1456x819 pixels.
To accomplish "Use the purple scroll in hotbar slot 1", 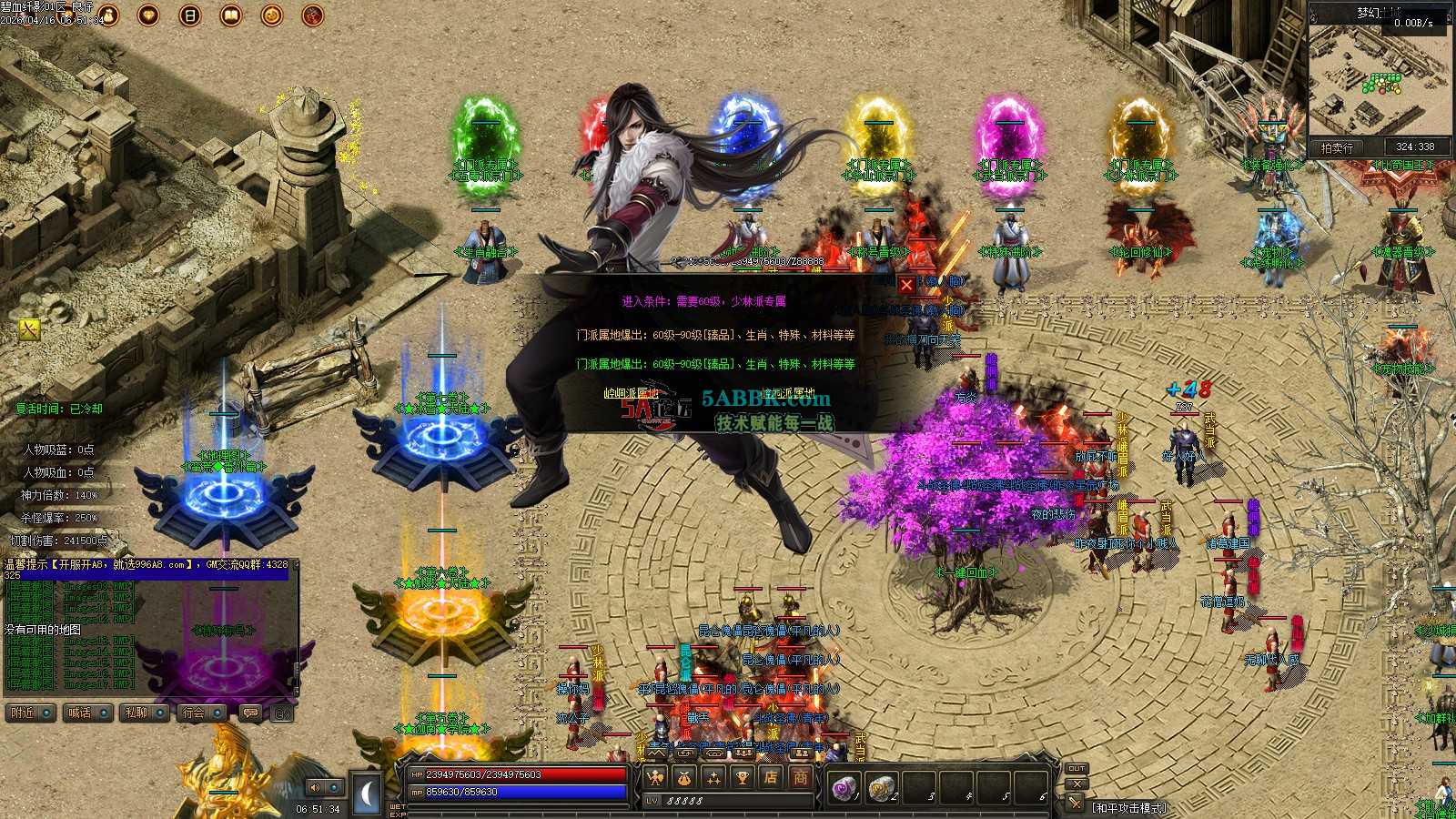I will pyautogui.click(x=845, y=788).
